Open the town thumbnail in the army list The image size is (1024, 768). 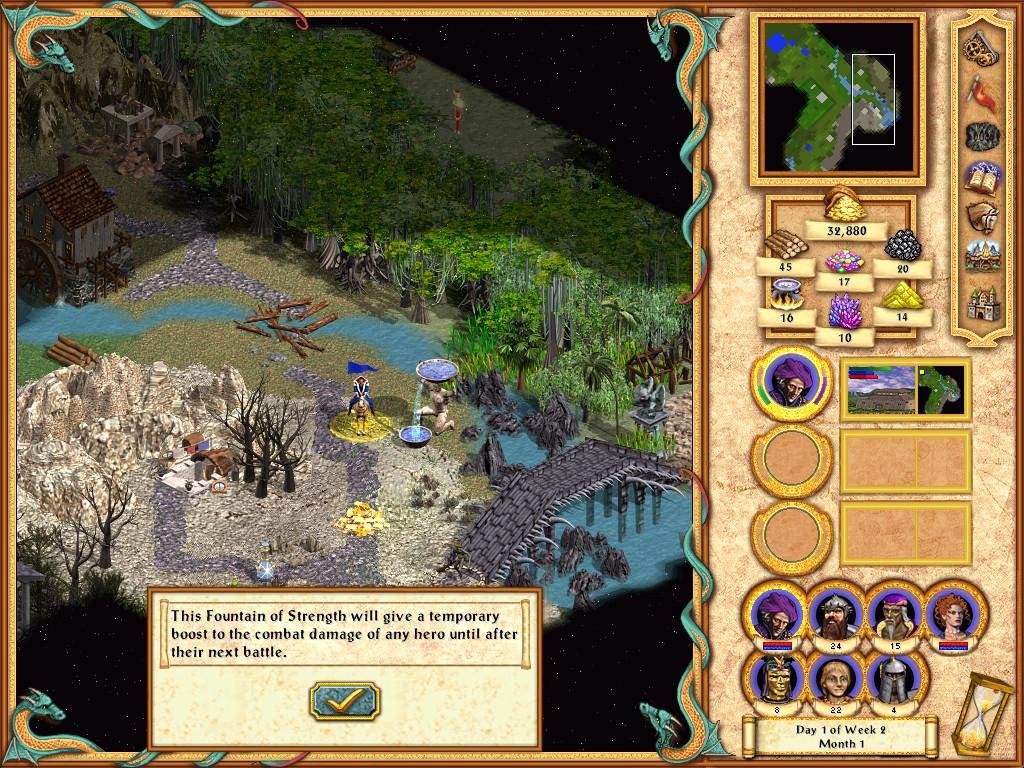pos(880,391)
